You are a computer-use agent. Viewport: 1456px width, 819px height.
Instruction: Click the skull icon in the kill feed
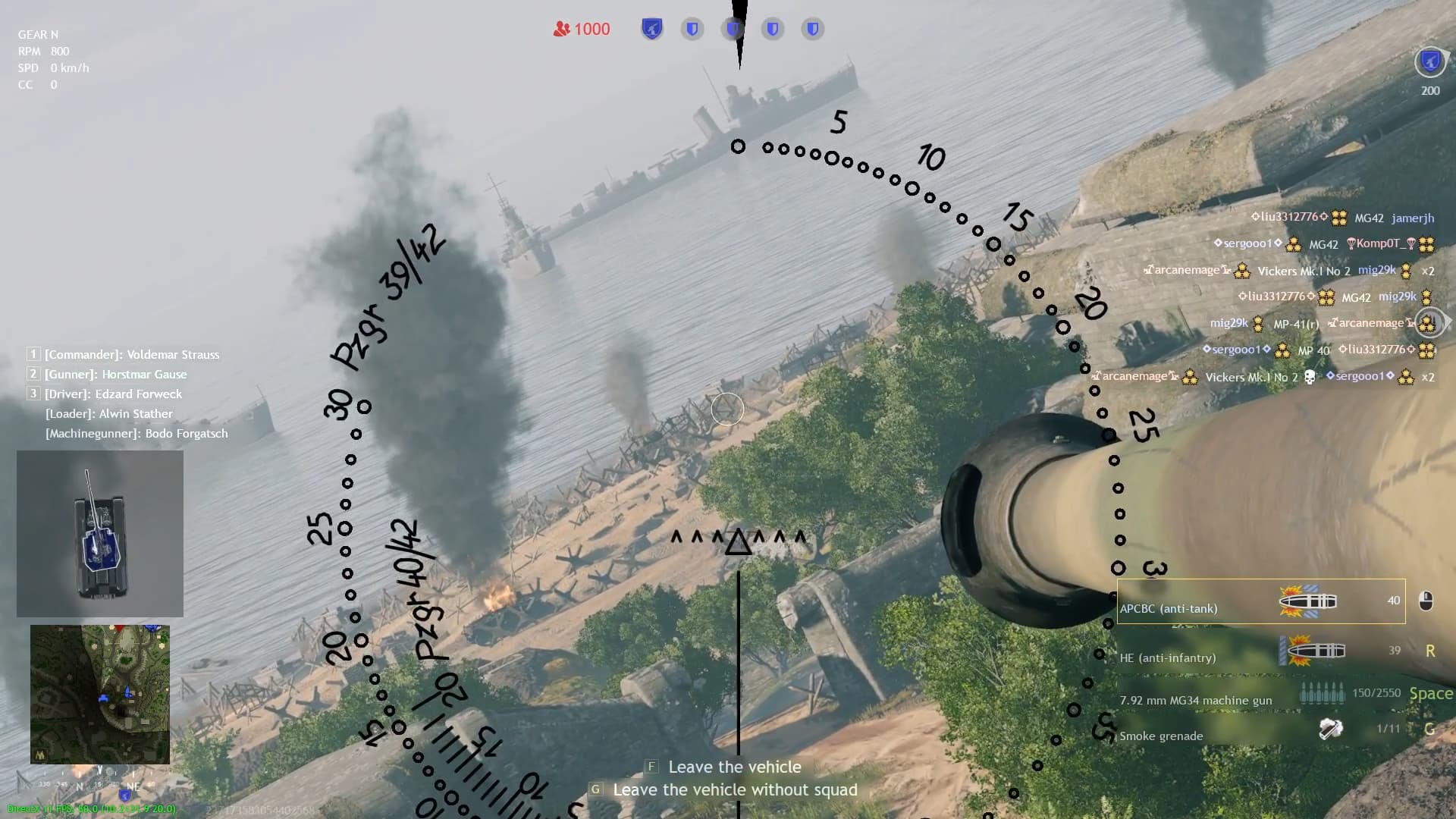[1308, 377]
